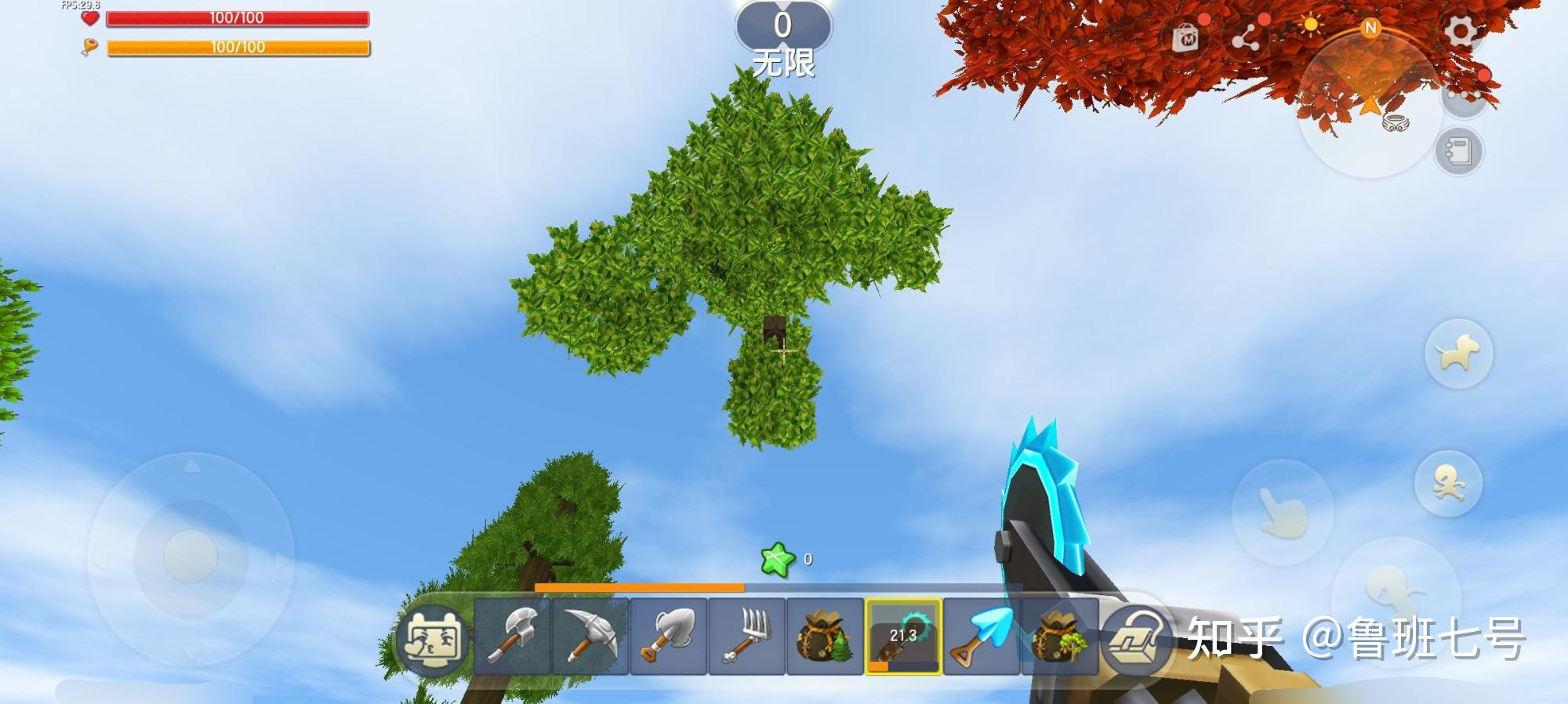Select the highlighted saw slot showing 21.3

[x=903, y=636]
